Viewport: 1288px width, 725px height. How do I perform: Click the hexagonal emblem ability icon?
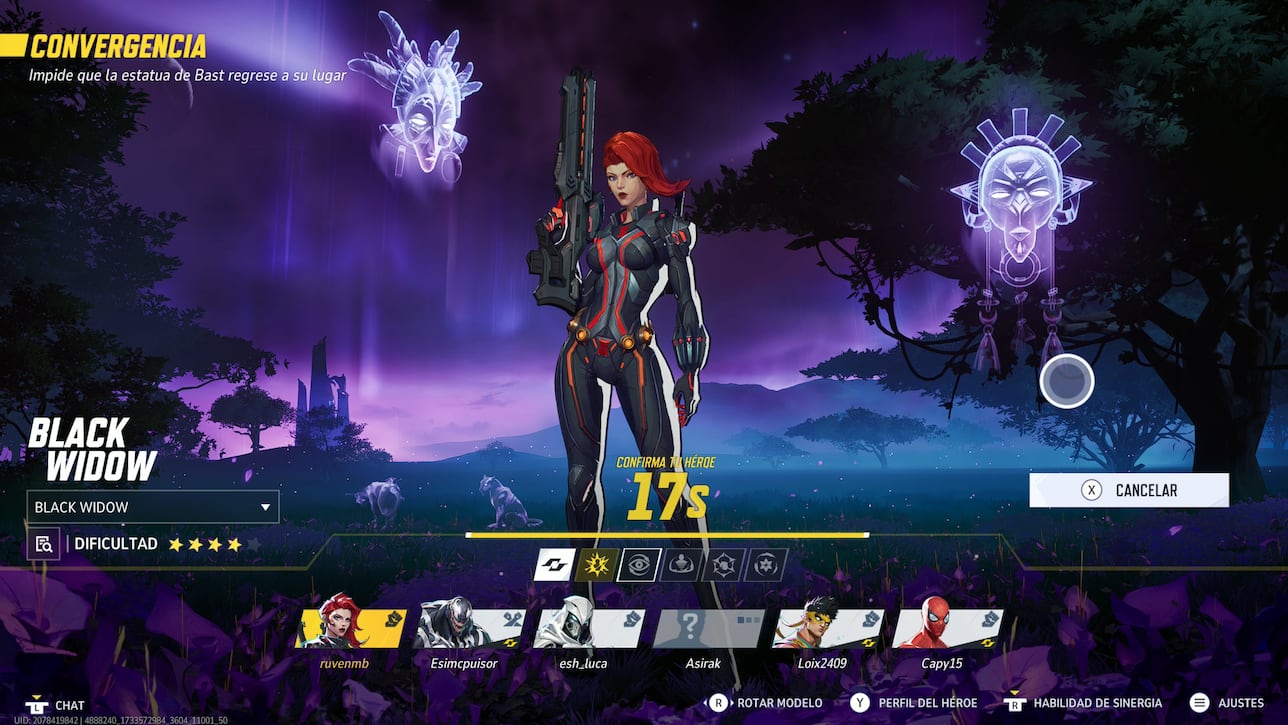[723, 565]
